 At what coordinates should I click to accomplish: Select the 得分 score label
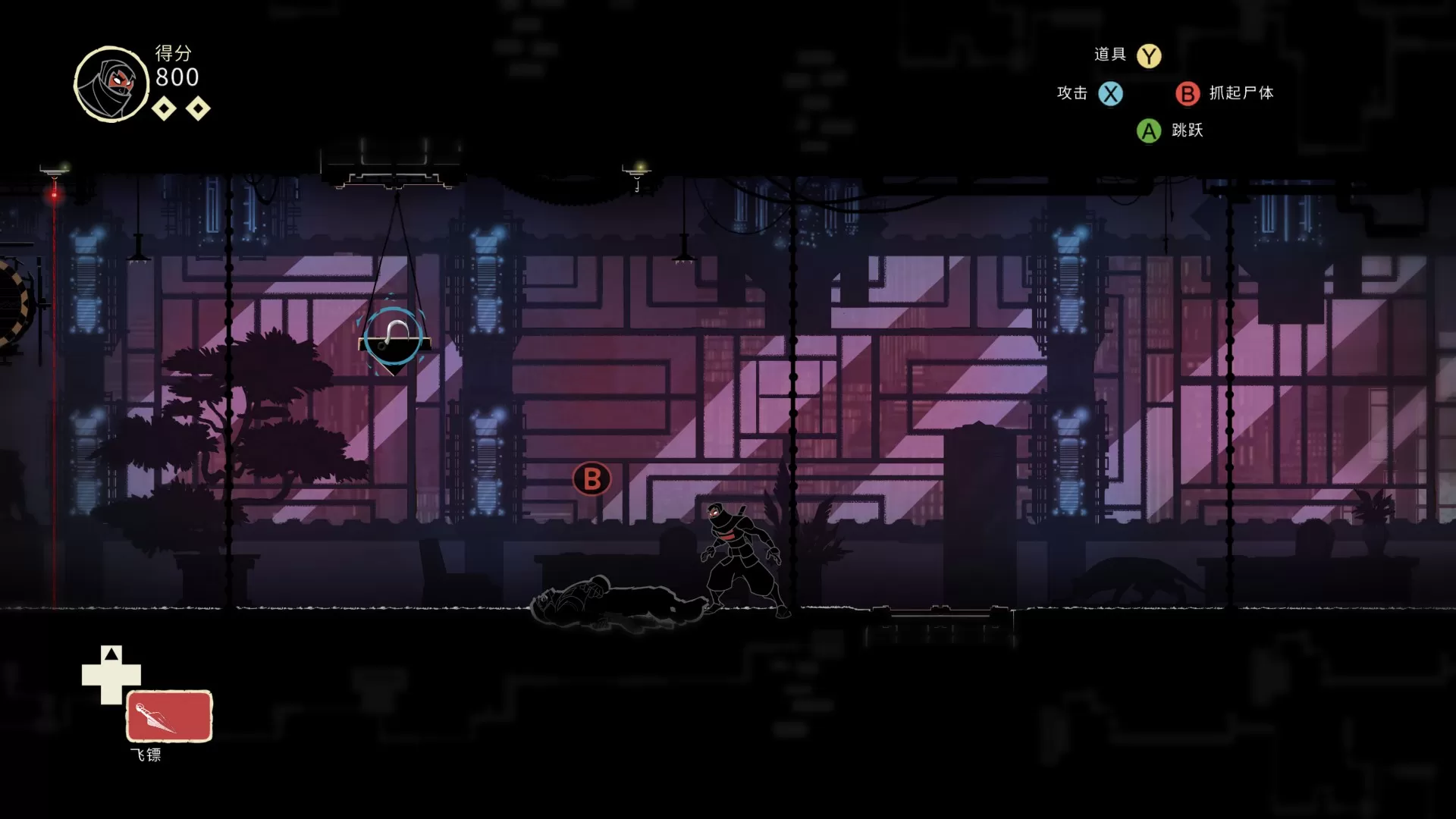pos(171,55)
